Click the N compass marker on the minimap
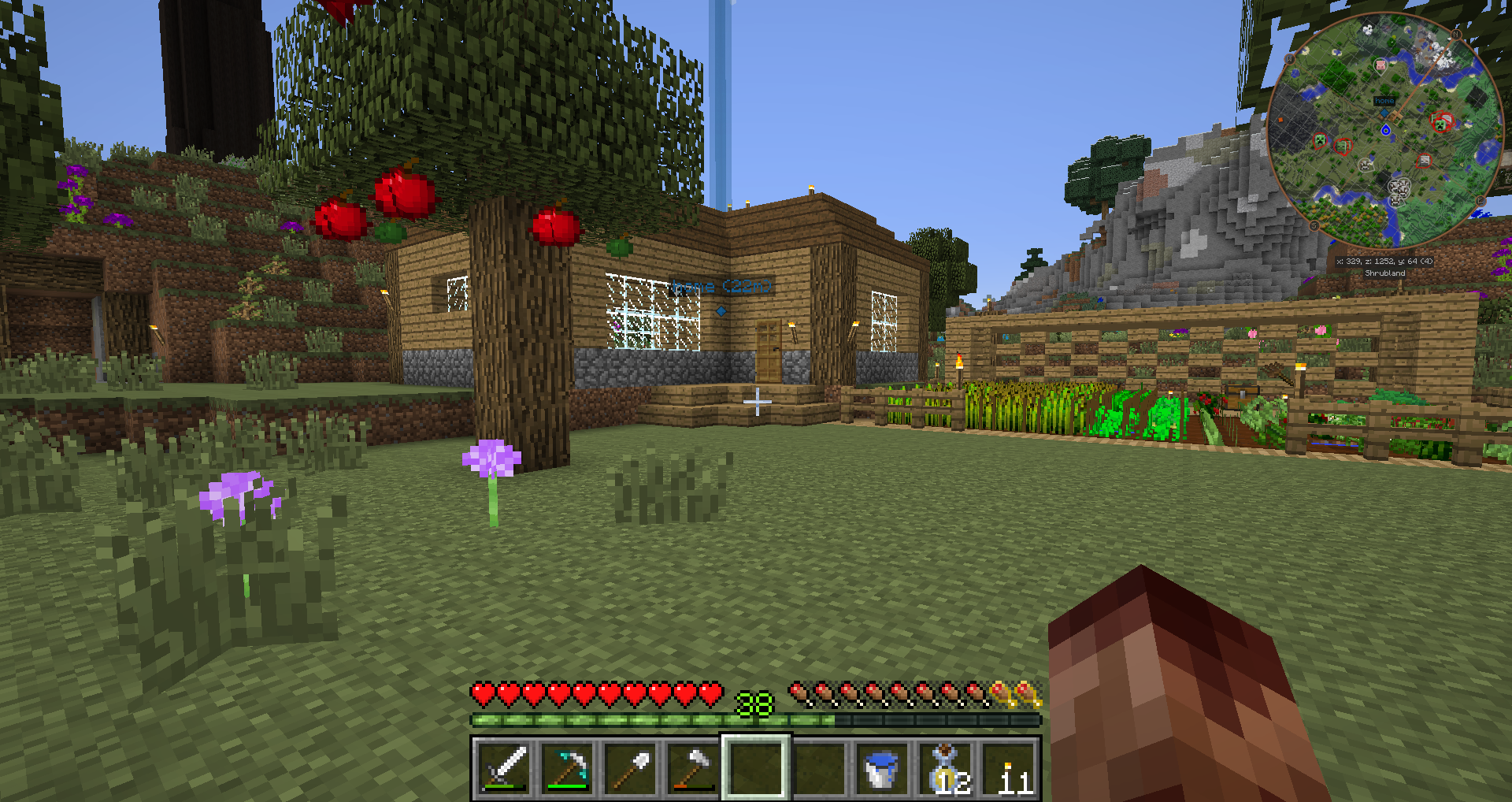The width and height of the screenshot is (1512, 802). [x=1456, y=34]
